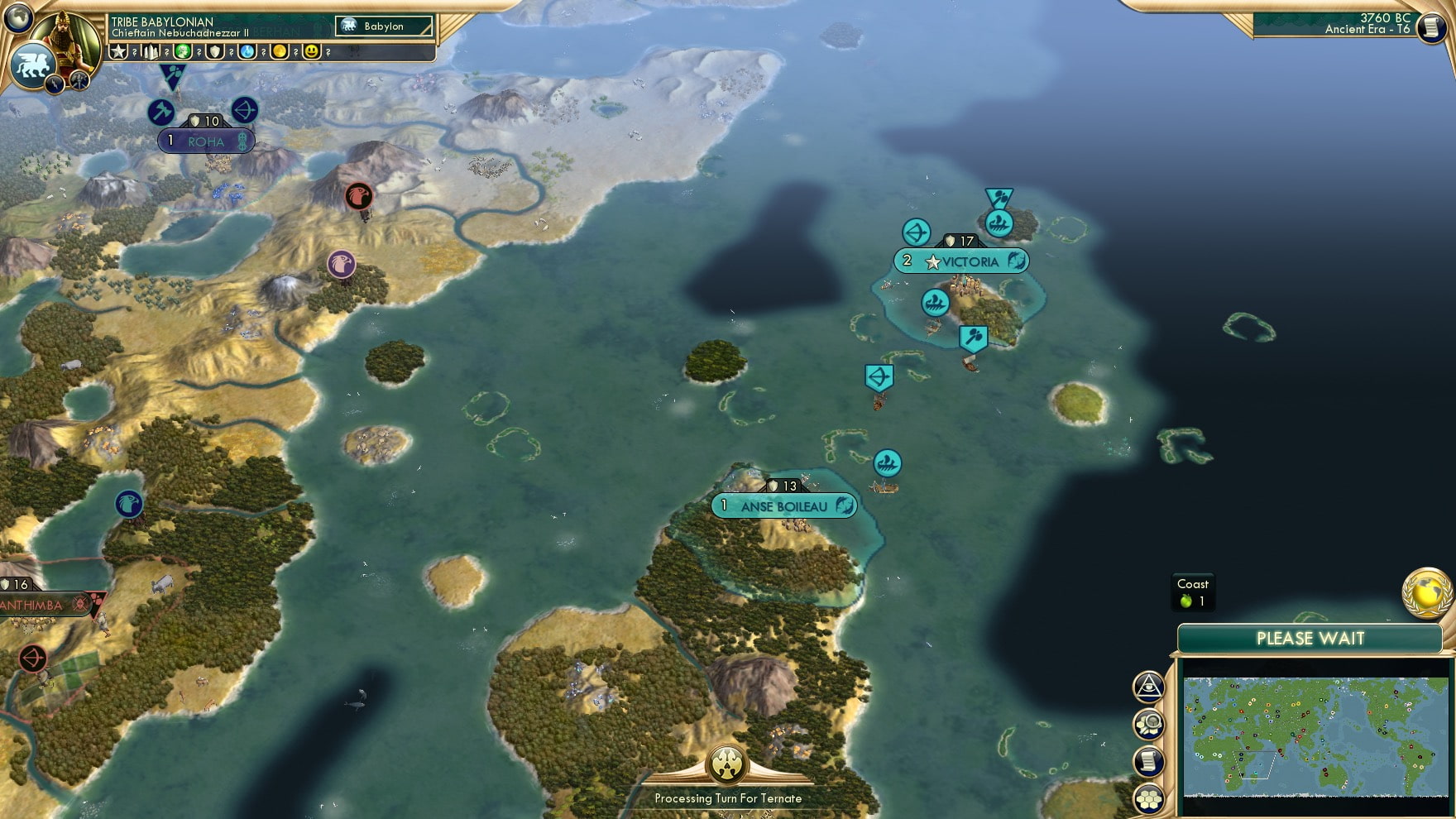Select the trireme unit icon near Victoria
The width and height of the screenshot is (1456, 819).
pyautogui.click(x=935, y=303)
